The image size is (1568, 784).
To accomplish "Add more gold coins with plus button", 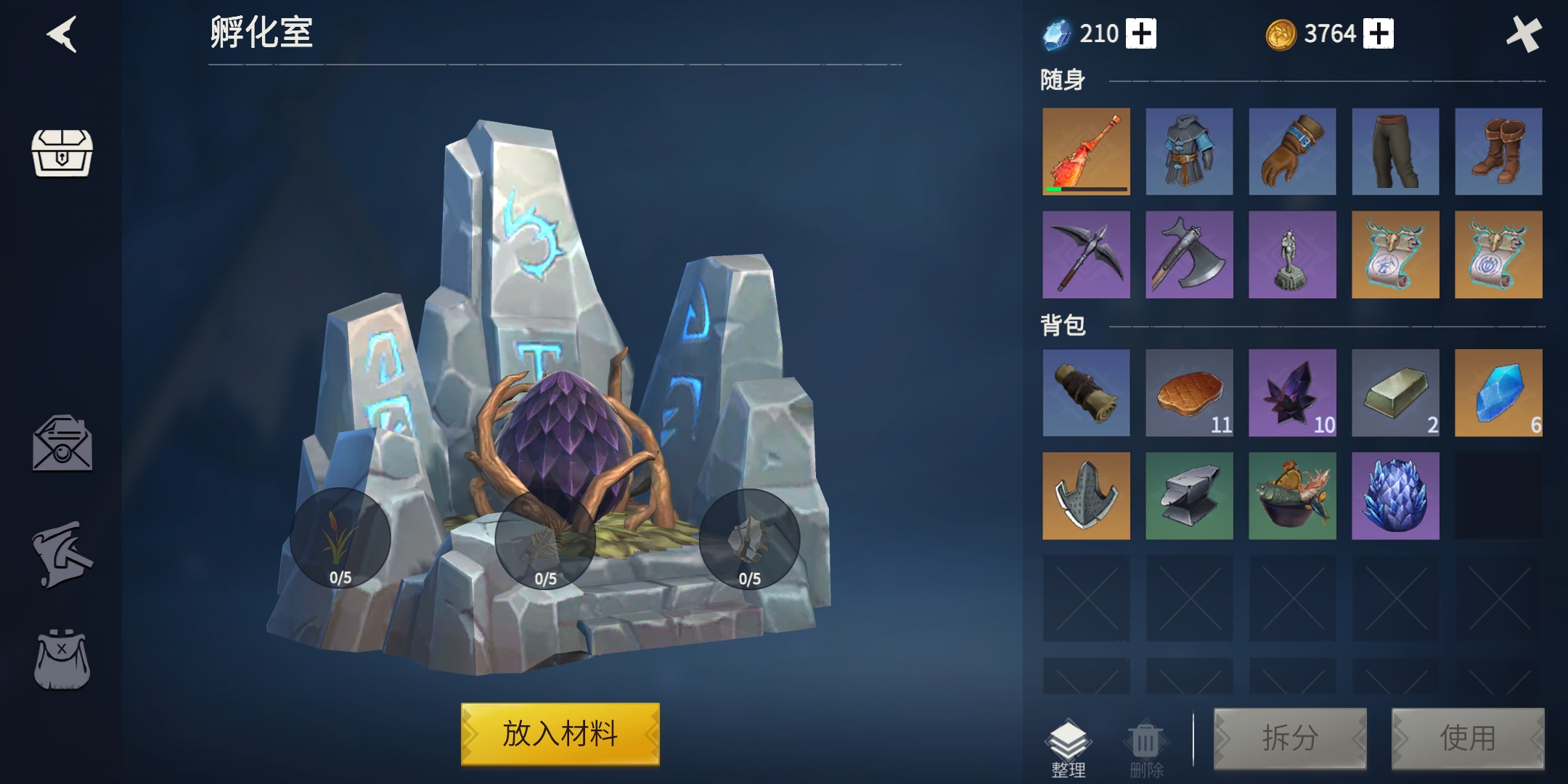I will pos(1378,34).
